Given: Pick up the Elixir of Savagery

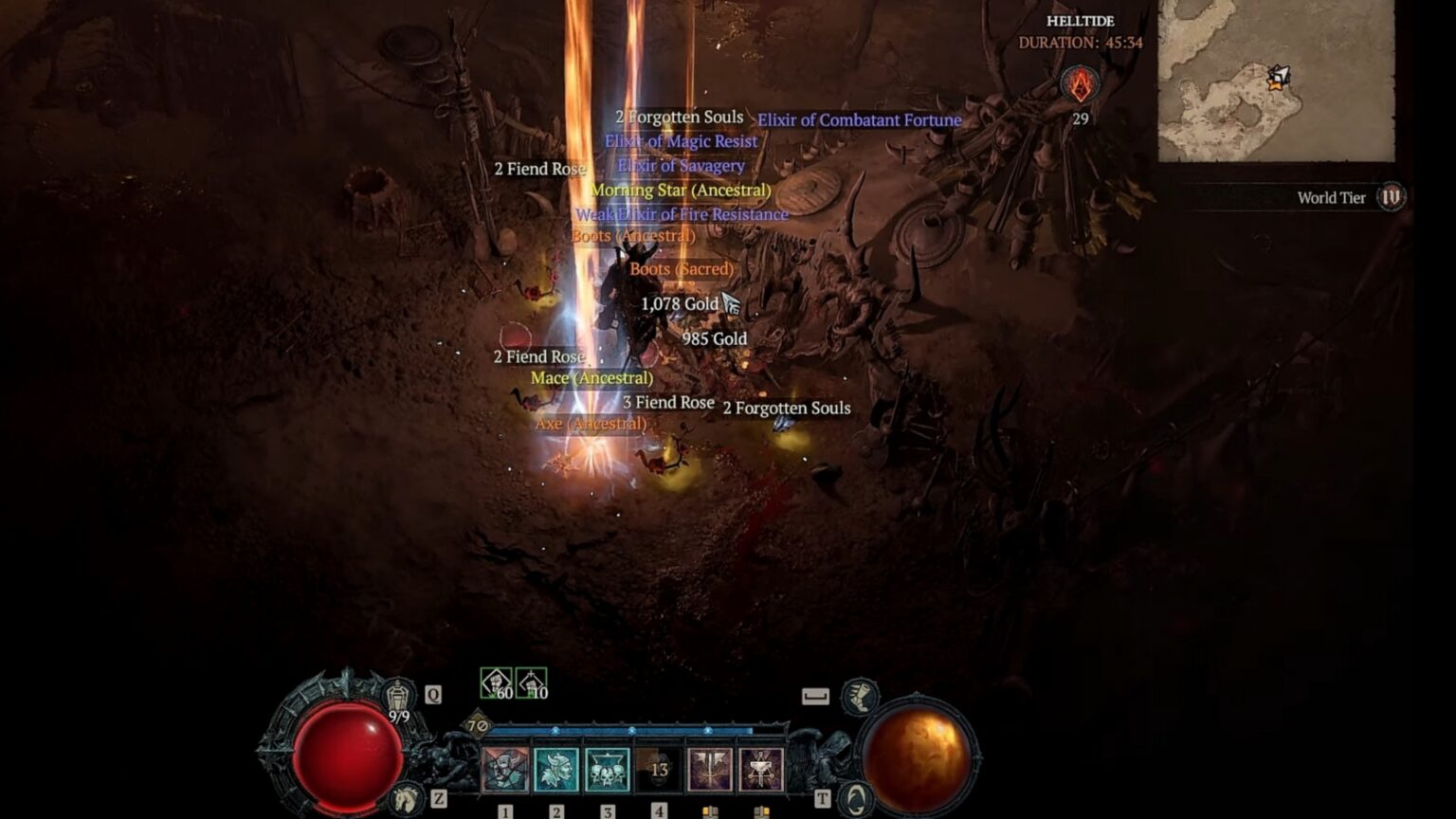Looking at the screenshot, I should [679, 165].
